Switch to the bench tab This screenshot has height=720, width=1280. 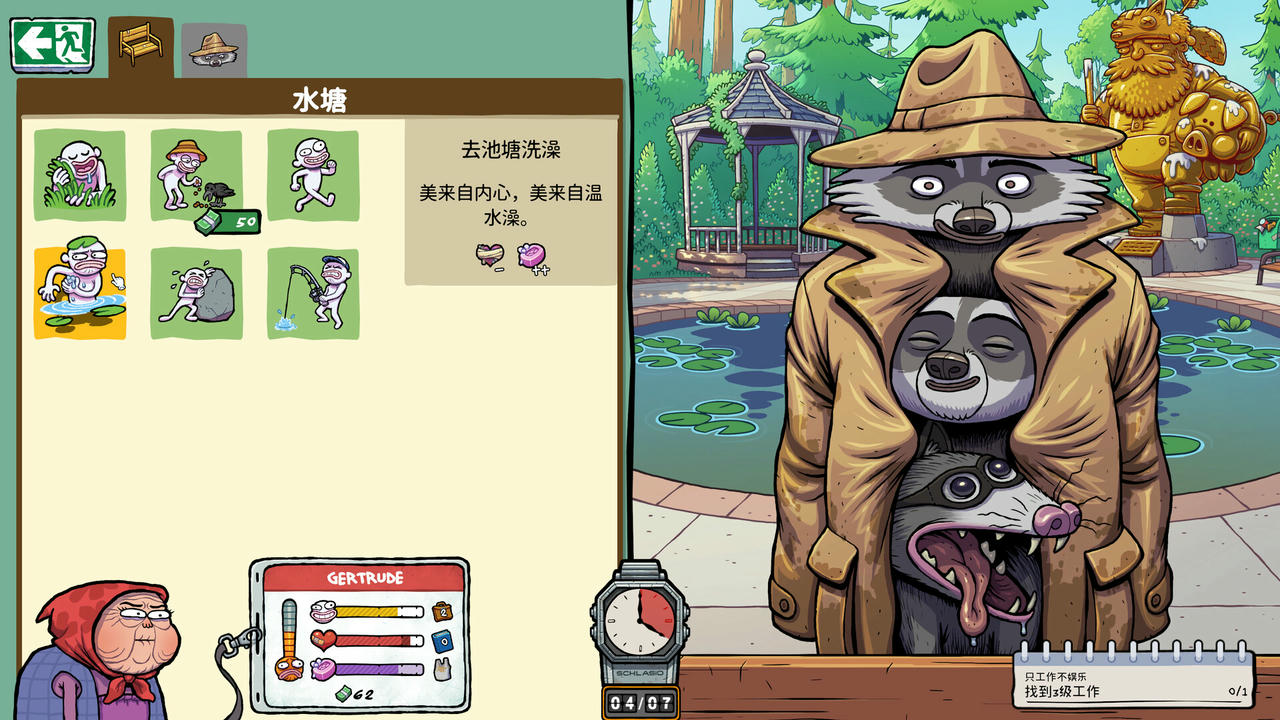pos(138,45)
